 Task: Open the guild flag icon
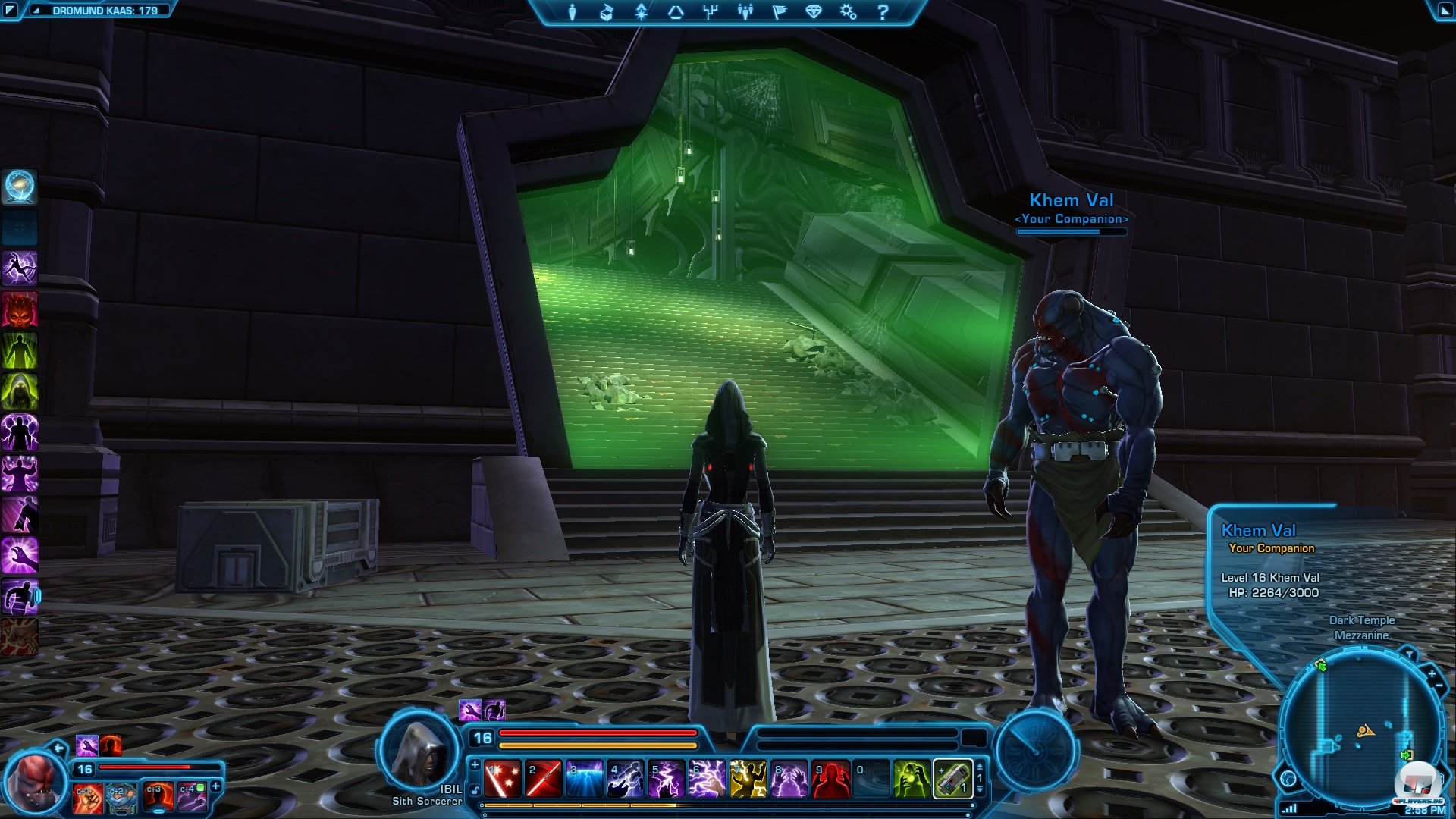780,12
